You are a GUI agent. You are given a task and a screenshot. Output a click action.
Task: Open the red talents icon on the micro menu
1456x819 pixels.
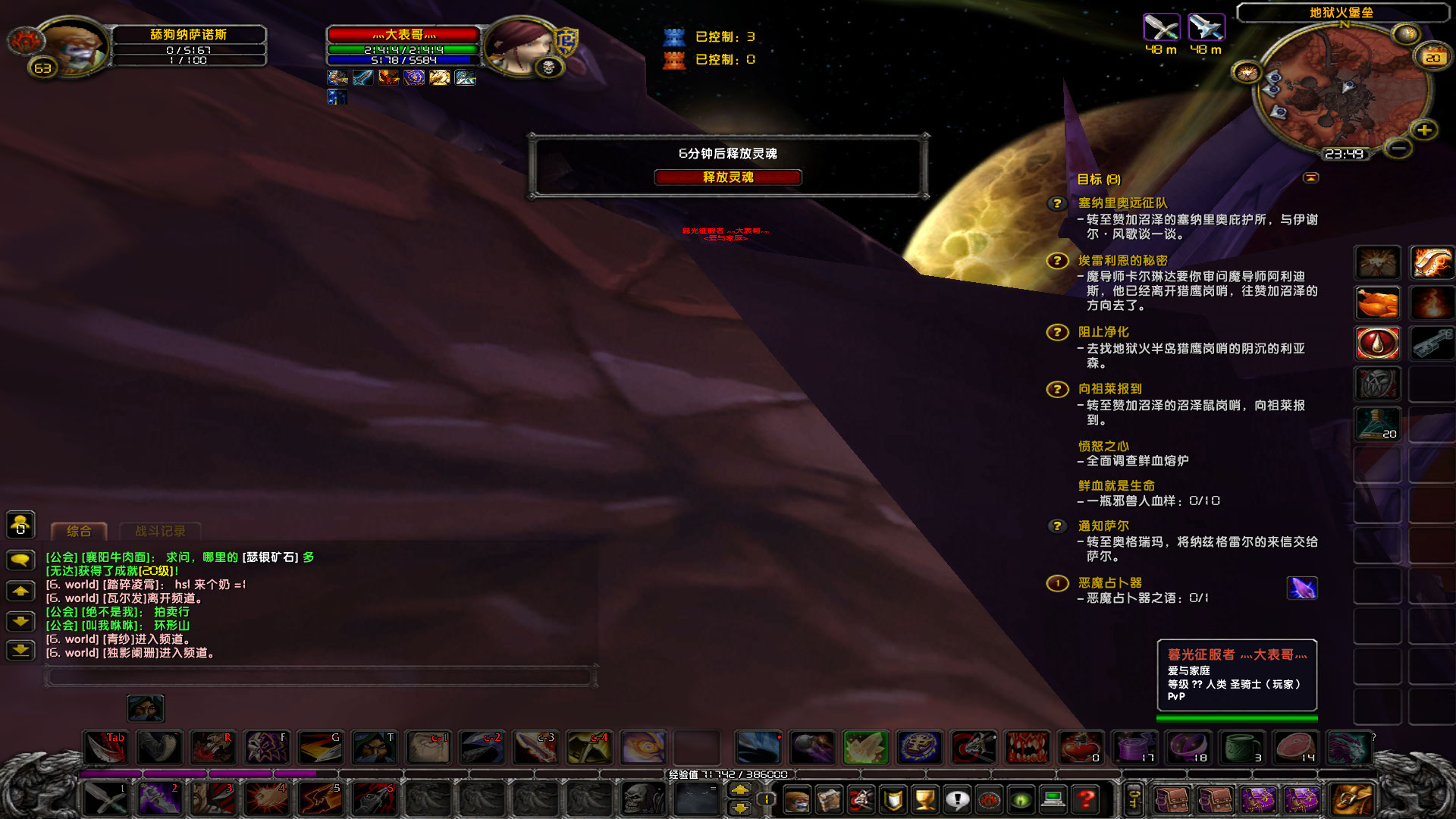(859, 800)
